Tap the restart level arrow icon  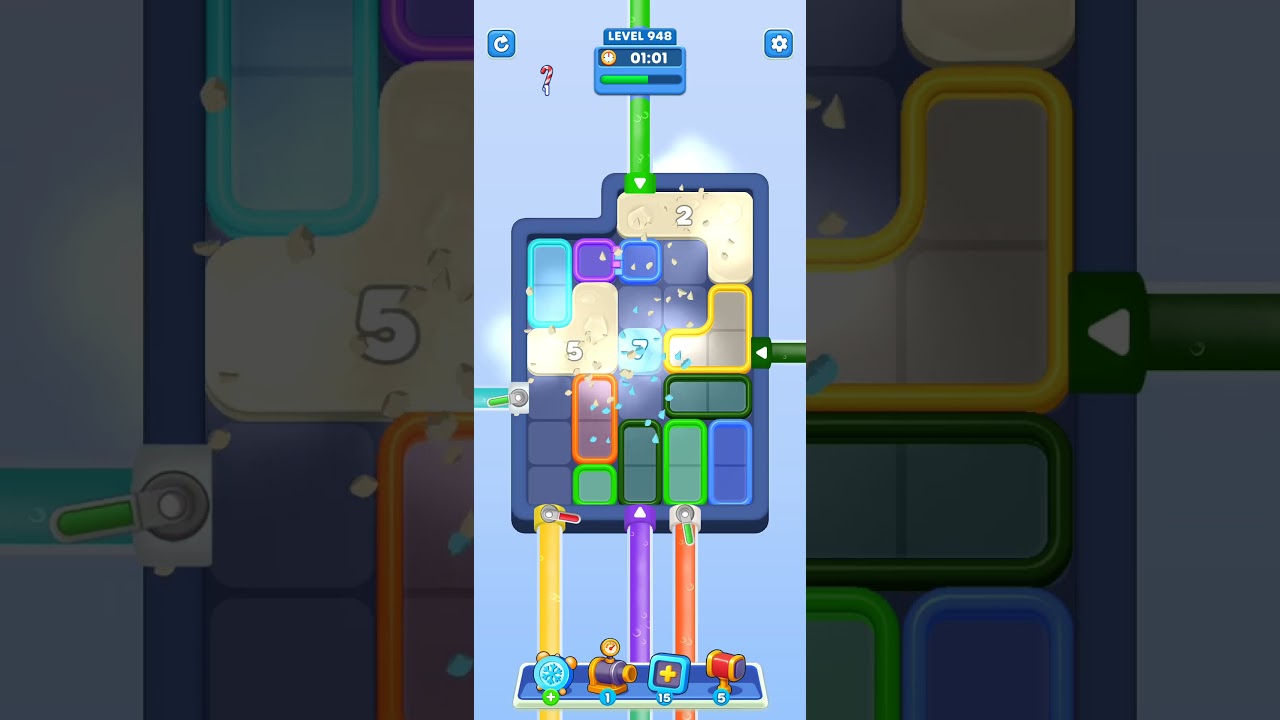501,44
